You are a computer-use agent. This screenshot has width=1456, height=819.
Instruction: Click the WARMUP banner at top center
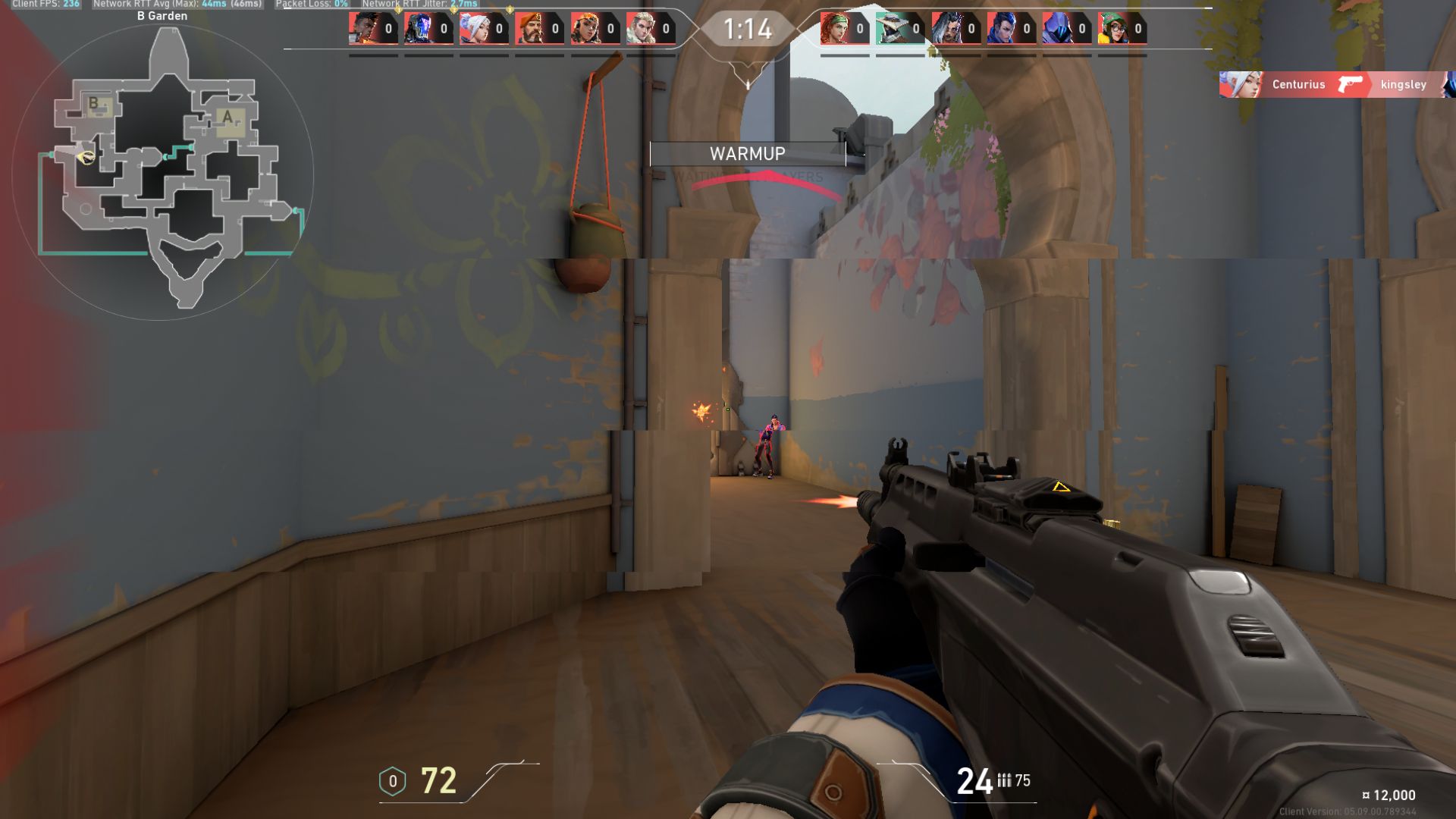pyautogui.click(x=747, y=154)
